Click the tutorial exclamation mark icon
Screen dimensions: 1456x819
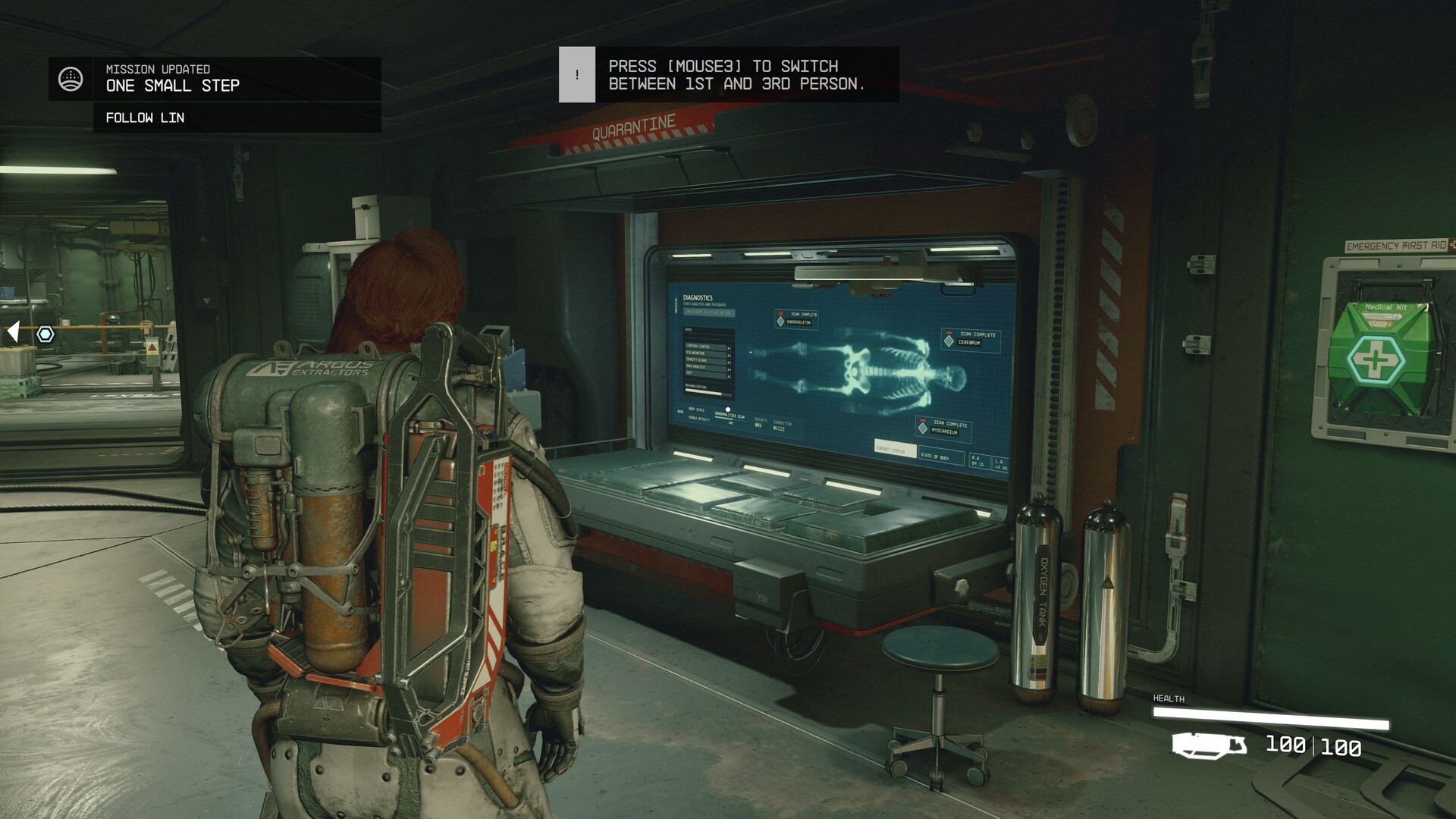coord(577,74)
